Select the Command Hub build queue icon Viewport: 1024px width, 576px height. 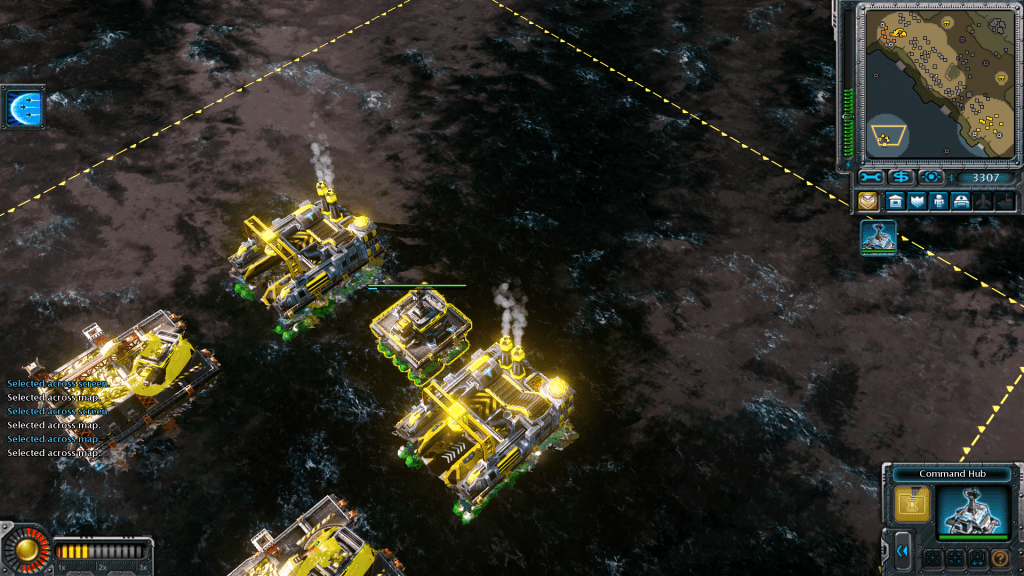pos(878,238)
